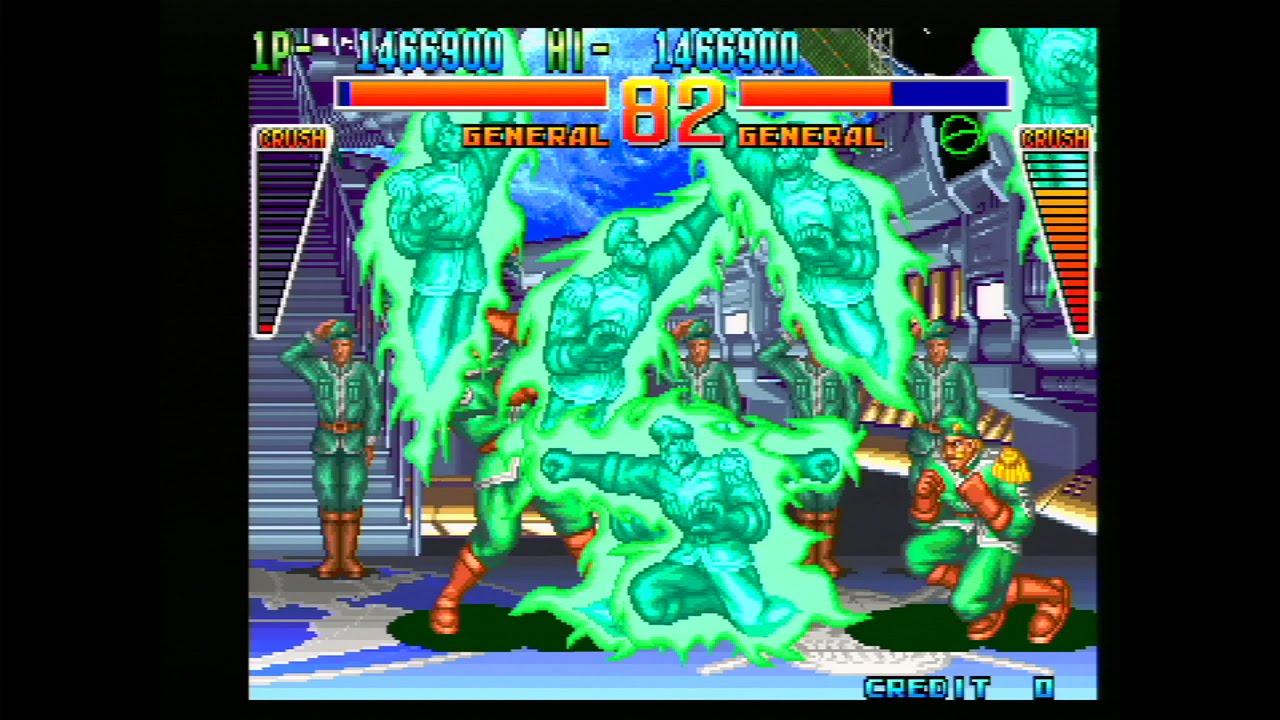
Task: Click the red segment at the left CRUSH meter bottom
Action: pos(268,327)
